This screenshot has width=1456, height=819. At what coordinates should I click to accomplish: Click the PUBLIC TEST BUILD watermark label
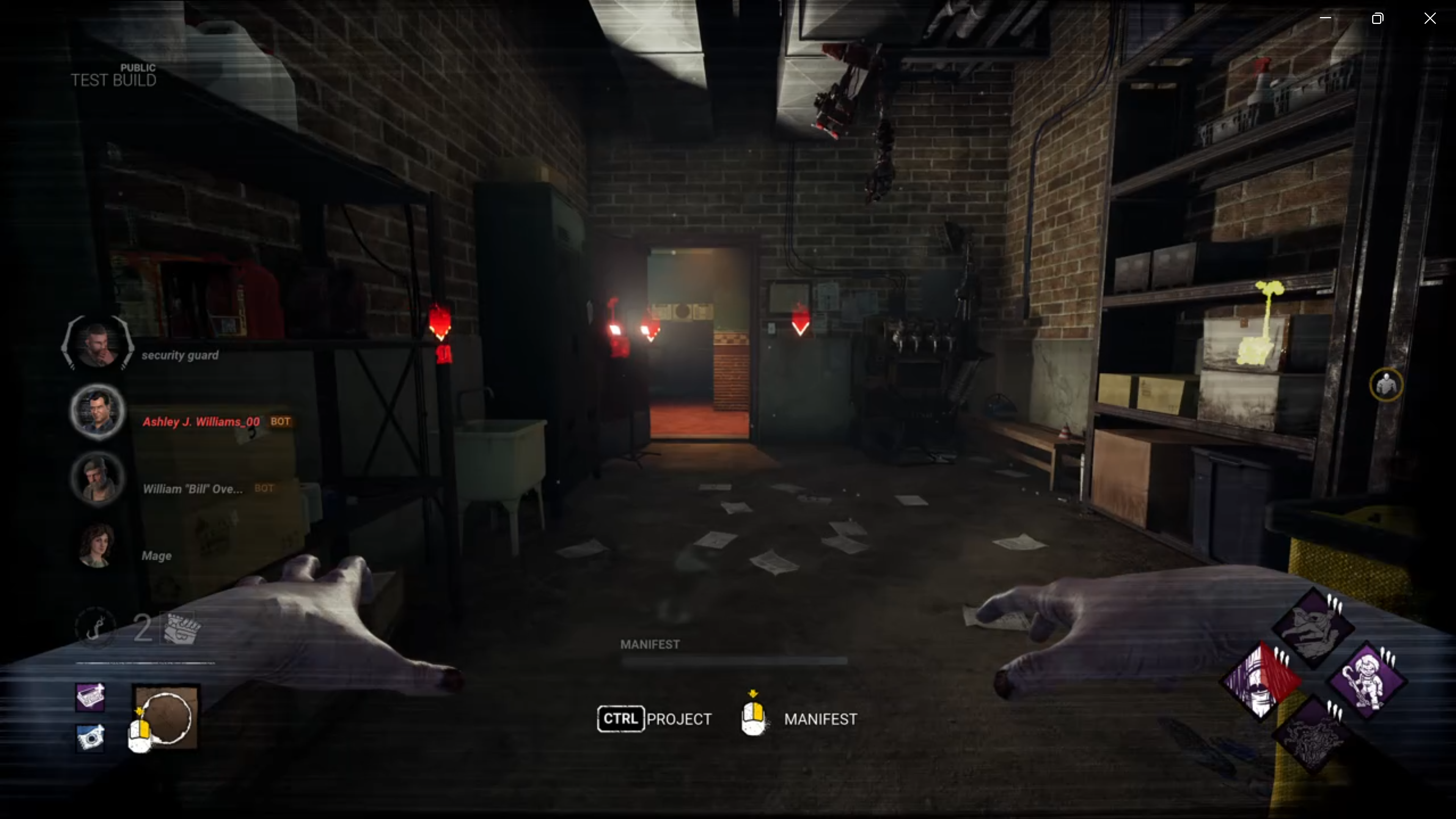point(113,75)
